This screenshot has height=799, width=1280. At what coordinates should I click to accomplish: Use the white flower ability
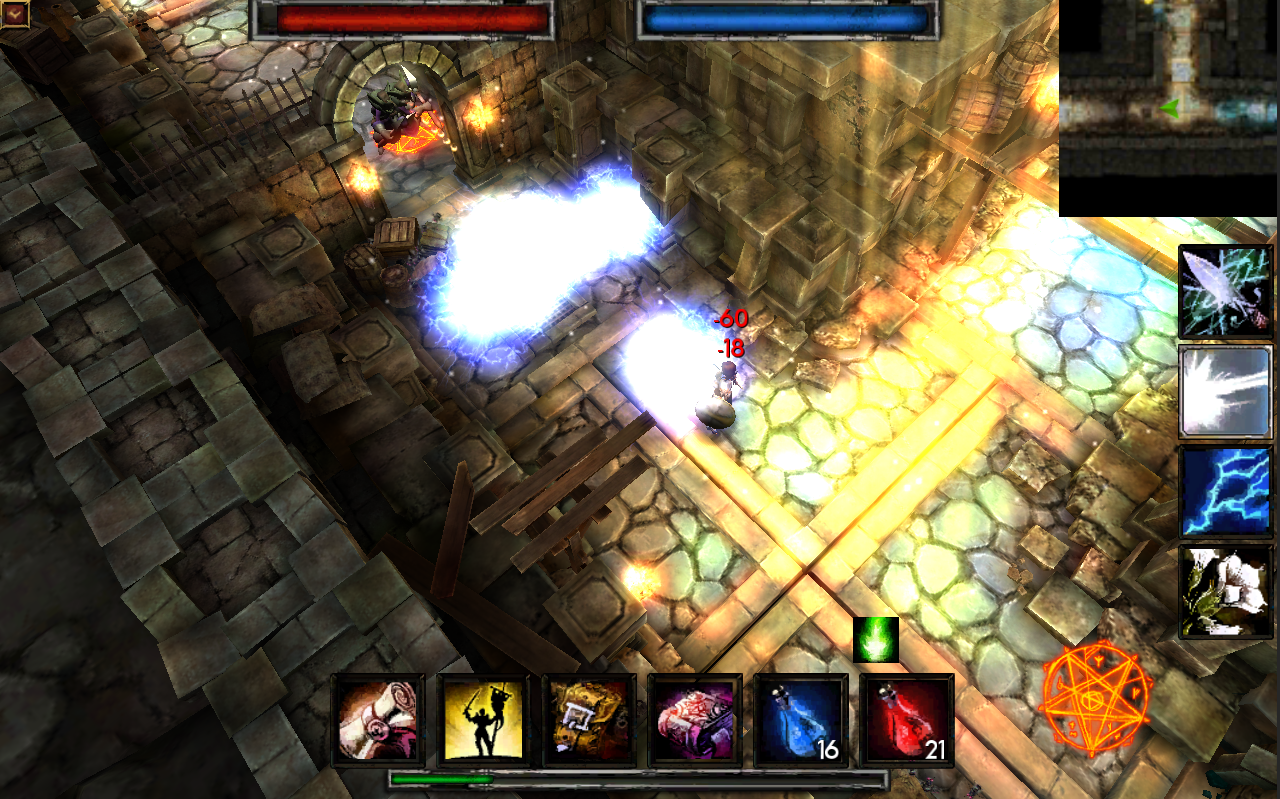coord(1226,591)
